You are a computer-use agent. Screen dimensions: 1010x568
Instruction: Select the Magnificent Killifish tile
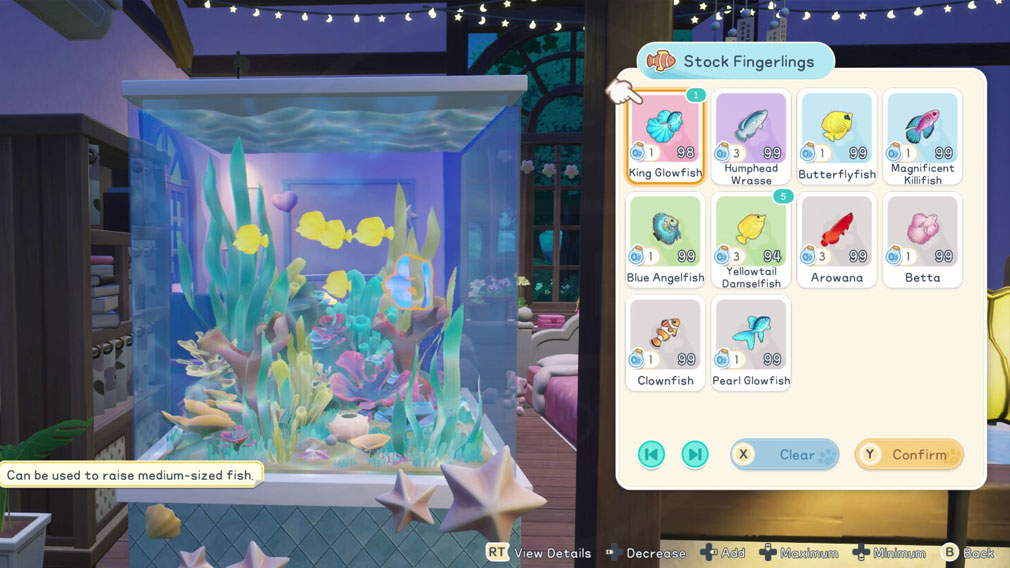click(922, 136)
